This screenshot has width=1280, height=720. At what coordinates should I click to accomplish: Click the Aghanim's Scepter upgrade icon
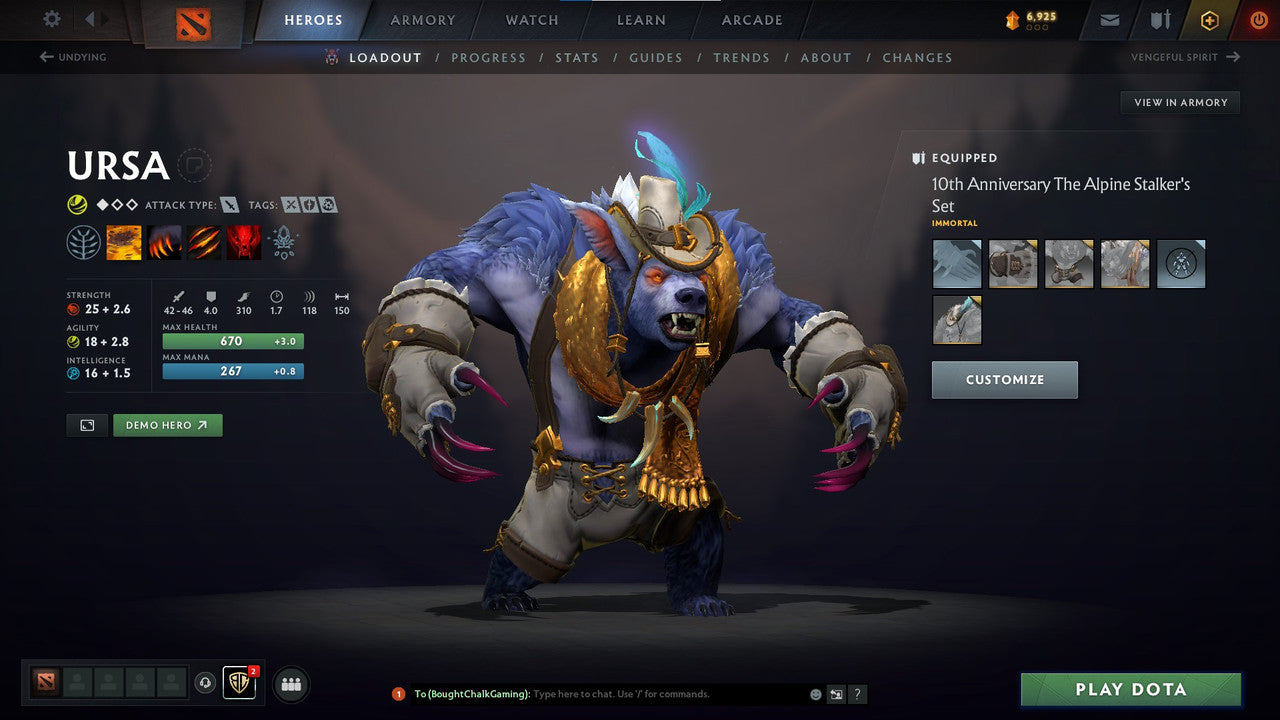pyautogui.click(x=284, y=242)
